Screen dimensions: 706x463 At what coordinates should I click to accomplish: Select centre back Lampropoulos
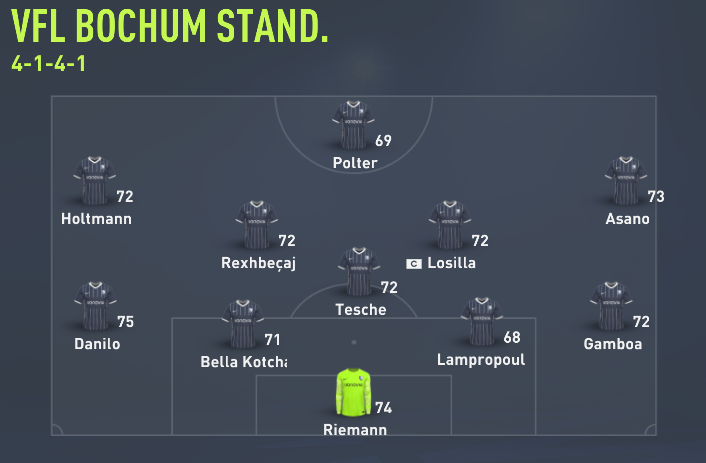[482, 322]
